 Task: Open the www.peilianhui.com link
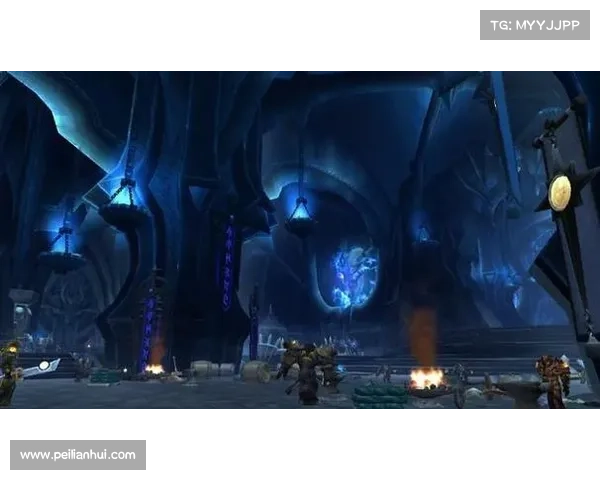[79, 455]
